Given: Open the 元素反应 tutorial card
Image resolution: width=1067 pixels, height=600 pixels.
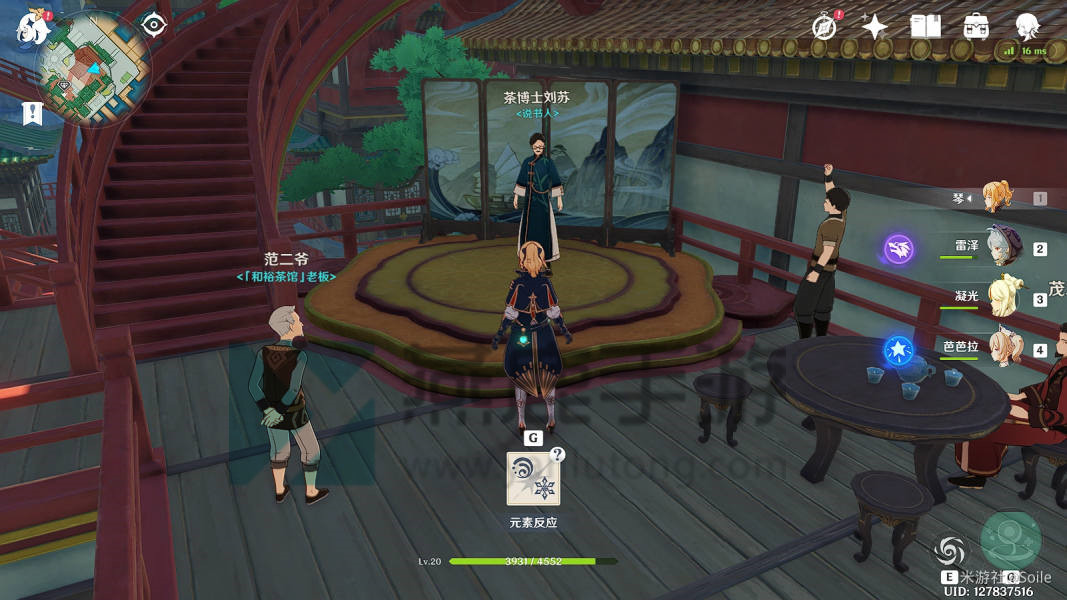Looking at the screenshot, I should coord(533,478).
